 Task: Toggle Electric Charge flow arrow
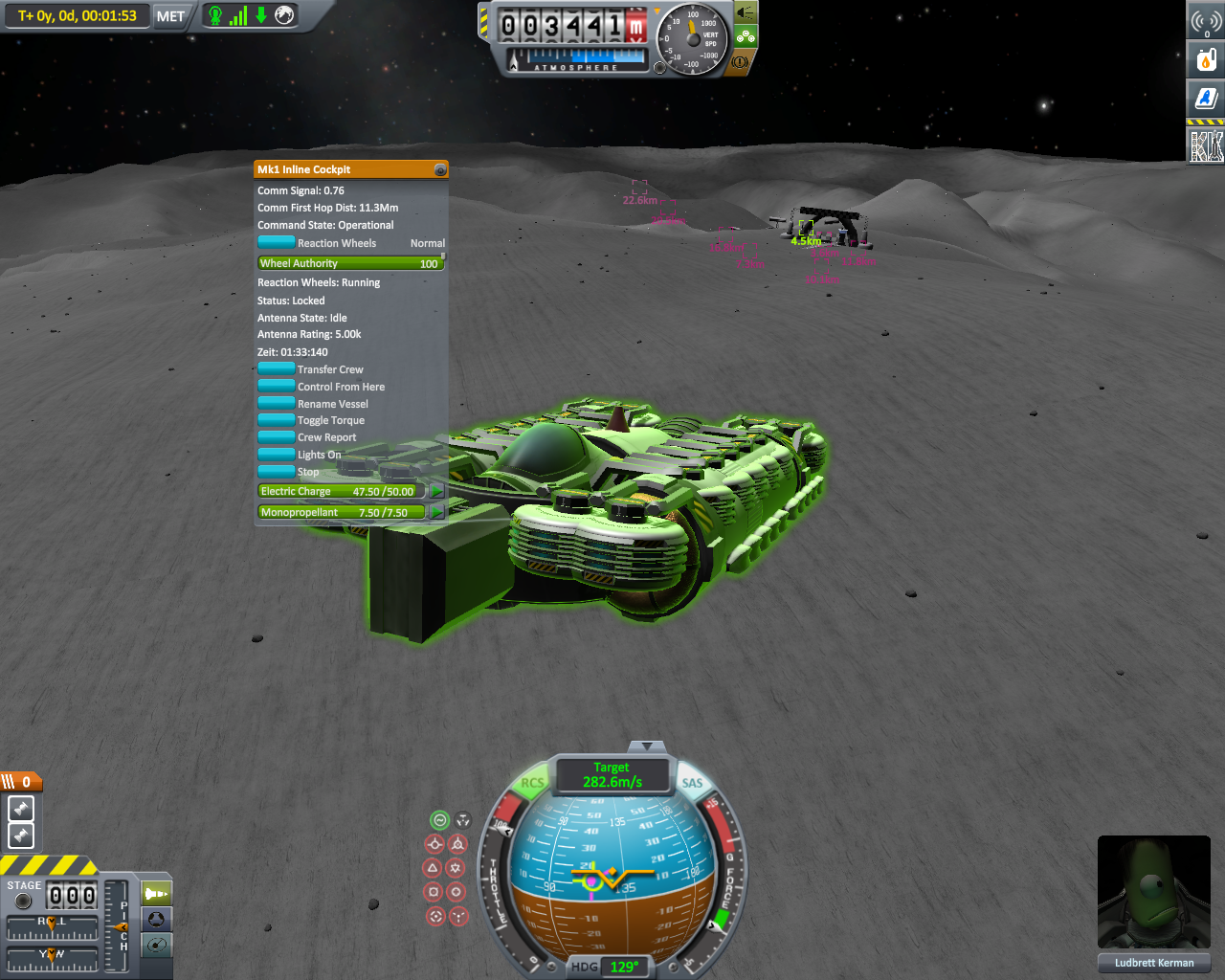[436, 491]
